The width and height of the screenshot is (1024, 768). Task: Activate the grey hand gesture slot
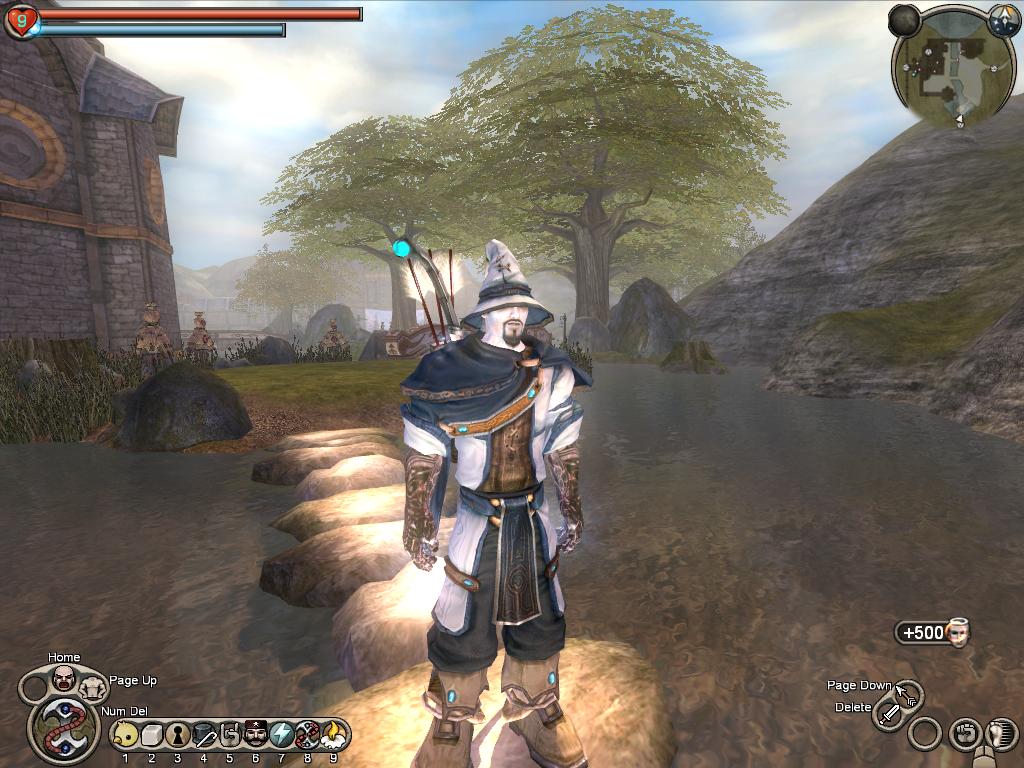click(230, 735)
